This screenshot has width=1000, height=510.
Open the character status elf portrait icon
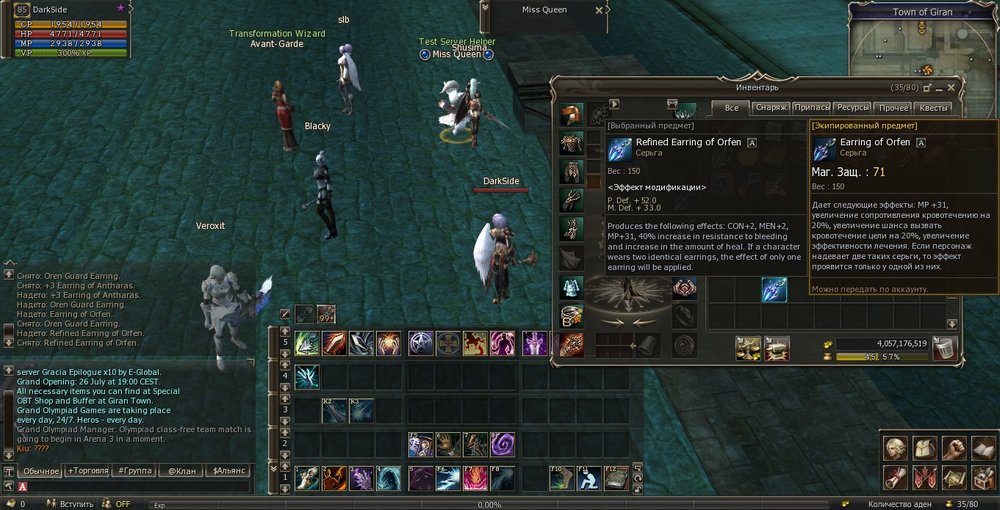(895, 446)
